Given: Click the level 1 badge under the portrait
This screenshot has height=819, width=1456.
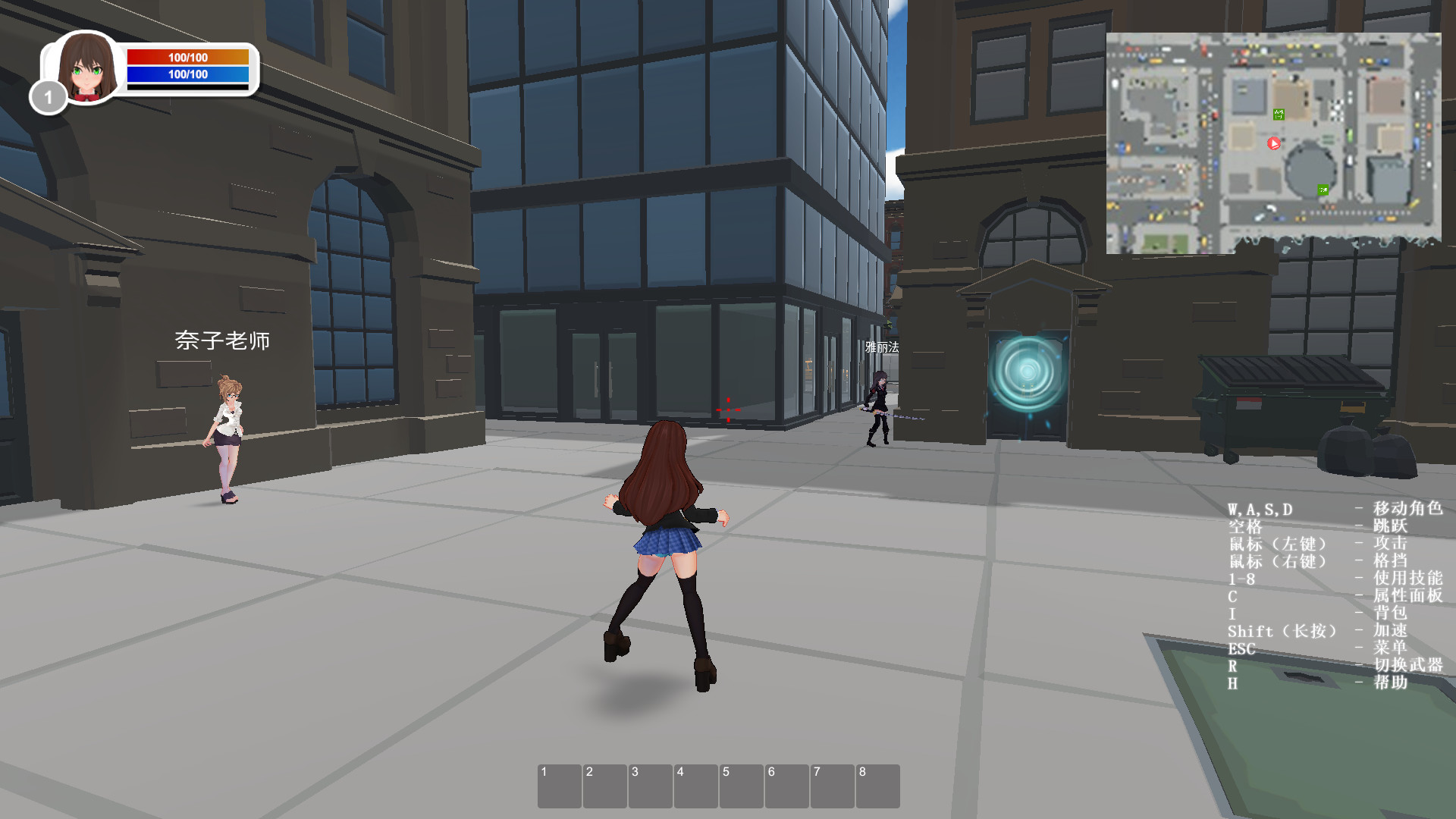Looking at the screenshot, I should (48, 97).
